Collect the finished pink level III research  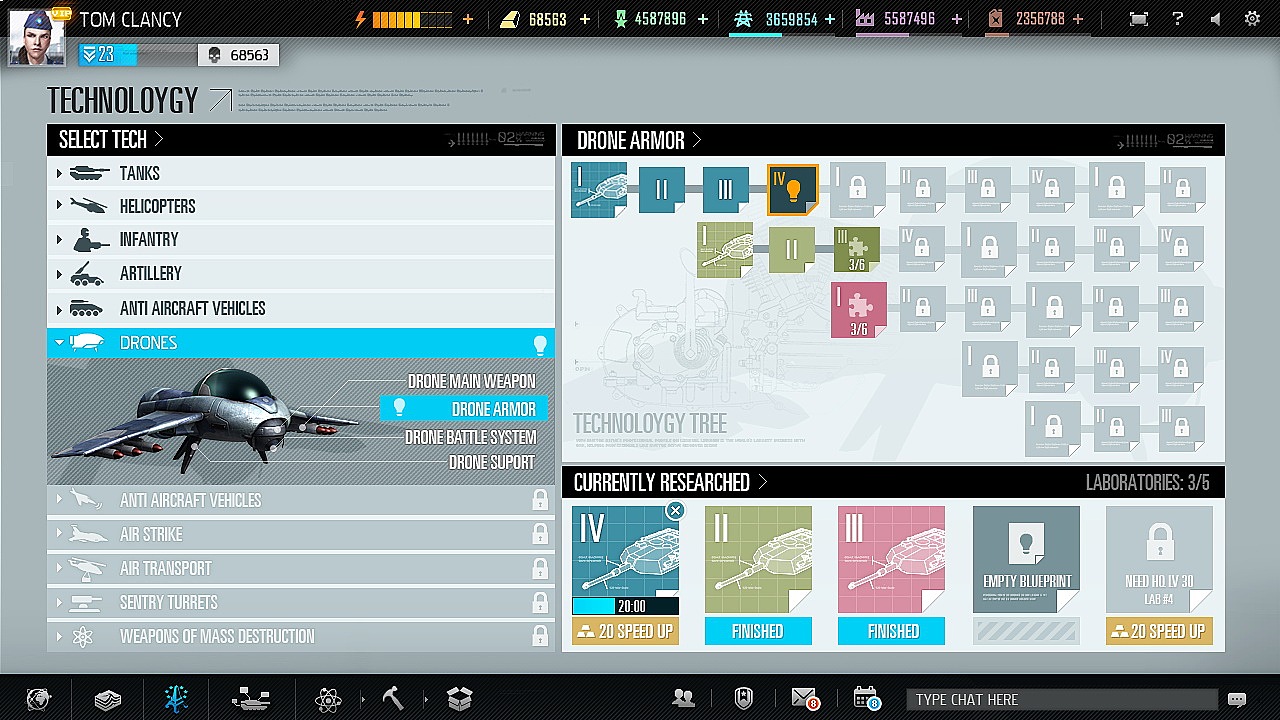pos(891,631)
